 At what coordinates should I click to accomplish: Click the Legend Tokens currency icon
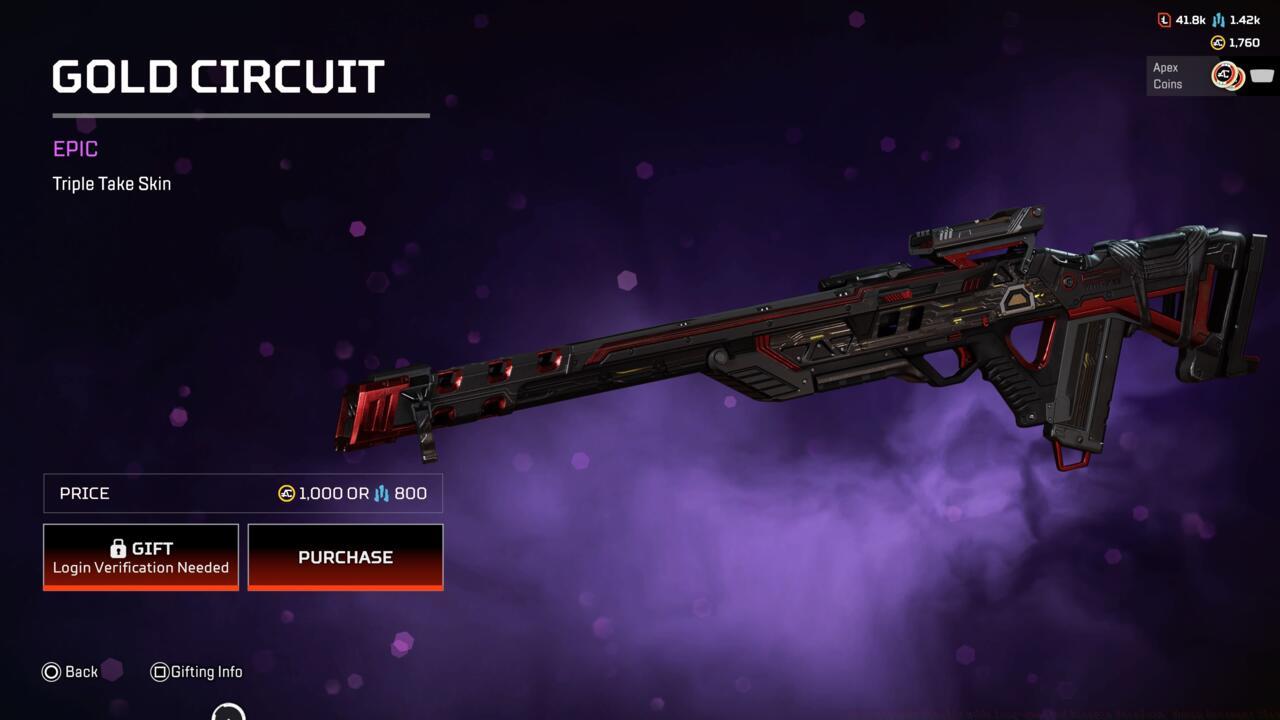[x=1164, y=20]
